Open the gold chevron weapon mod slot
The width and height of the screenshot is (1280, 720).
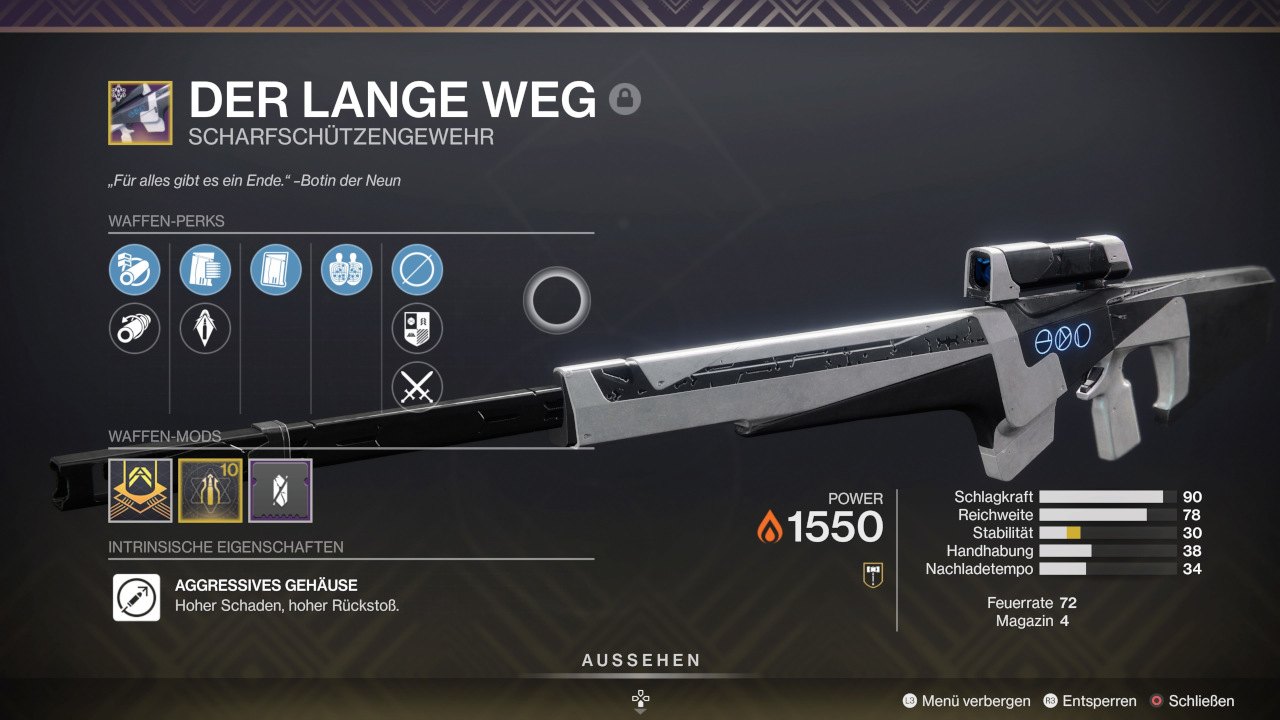click(140, 491)
